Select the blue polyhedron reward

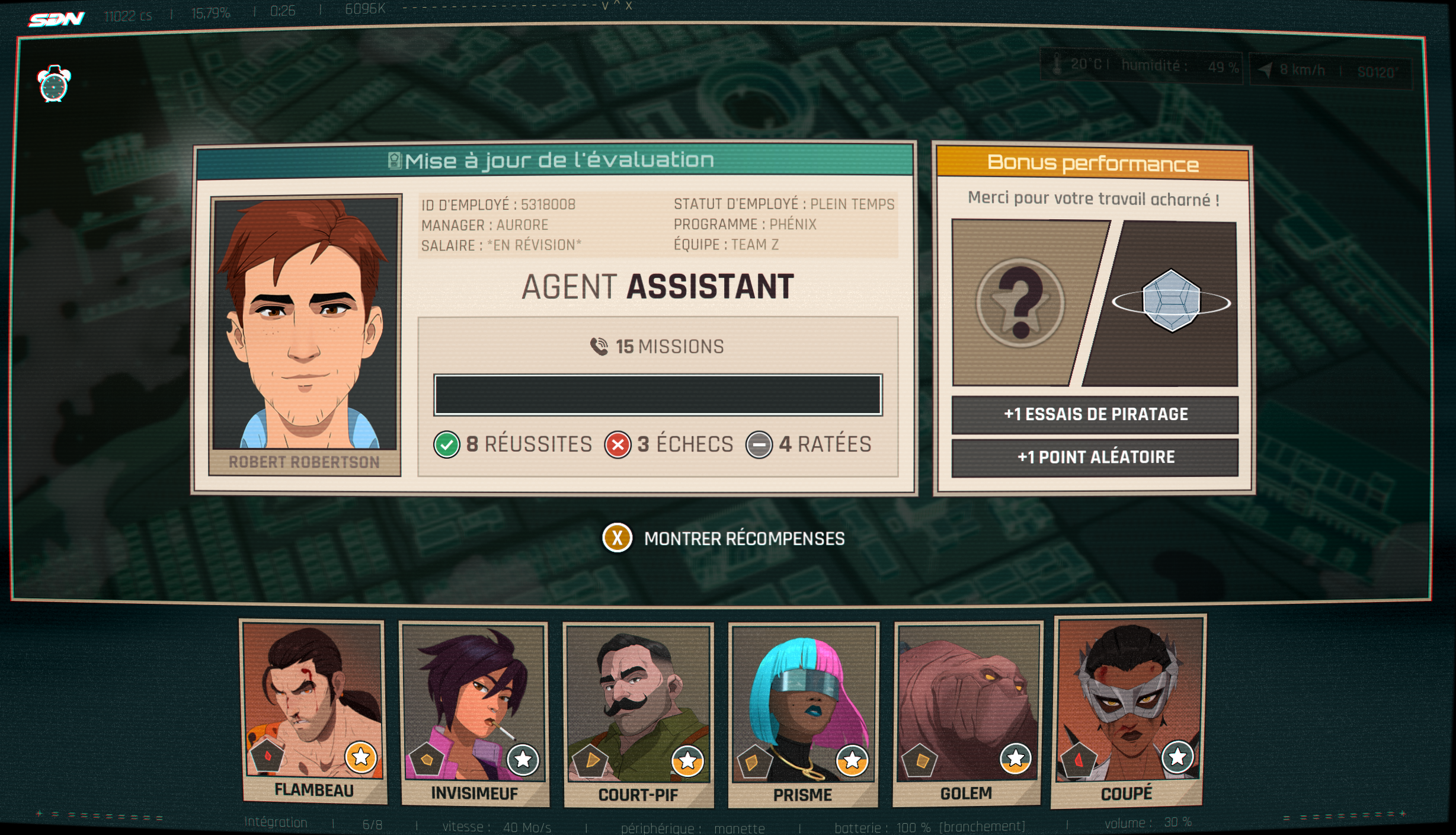tap(1171, 301)
